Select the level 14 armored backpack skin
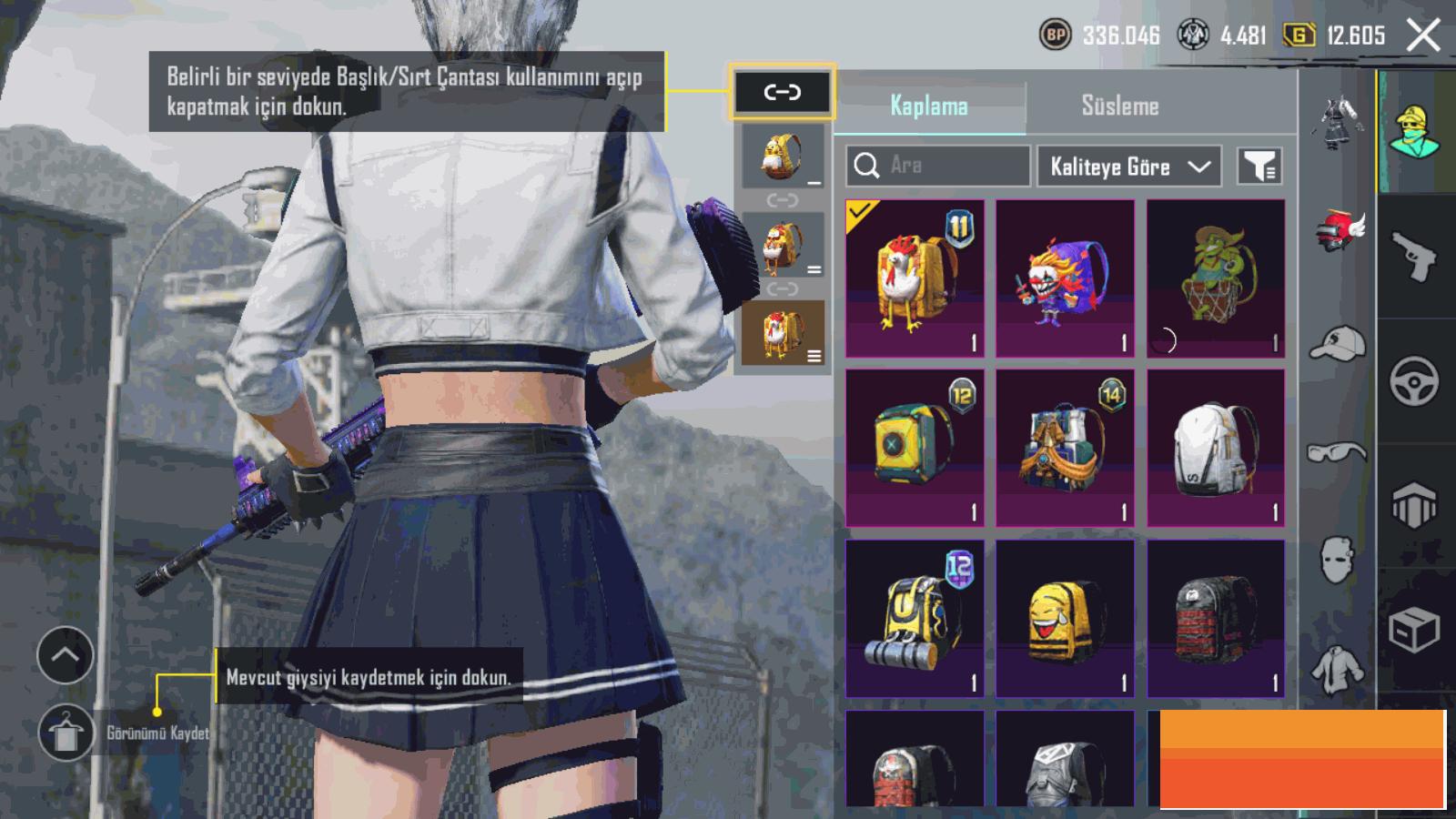This screenshot has width=1456, height=819. [1065, 448]
